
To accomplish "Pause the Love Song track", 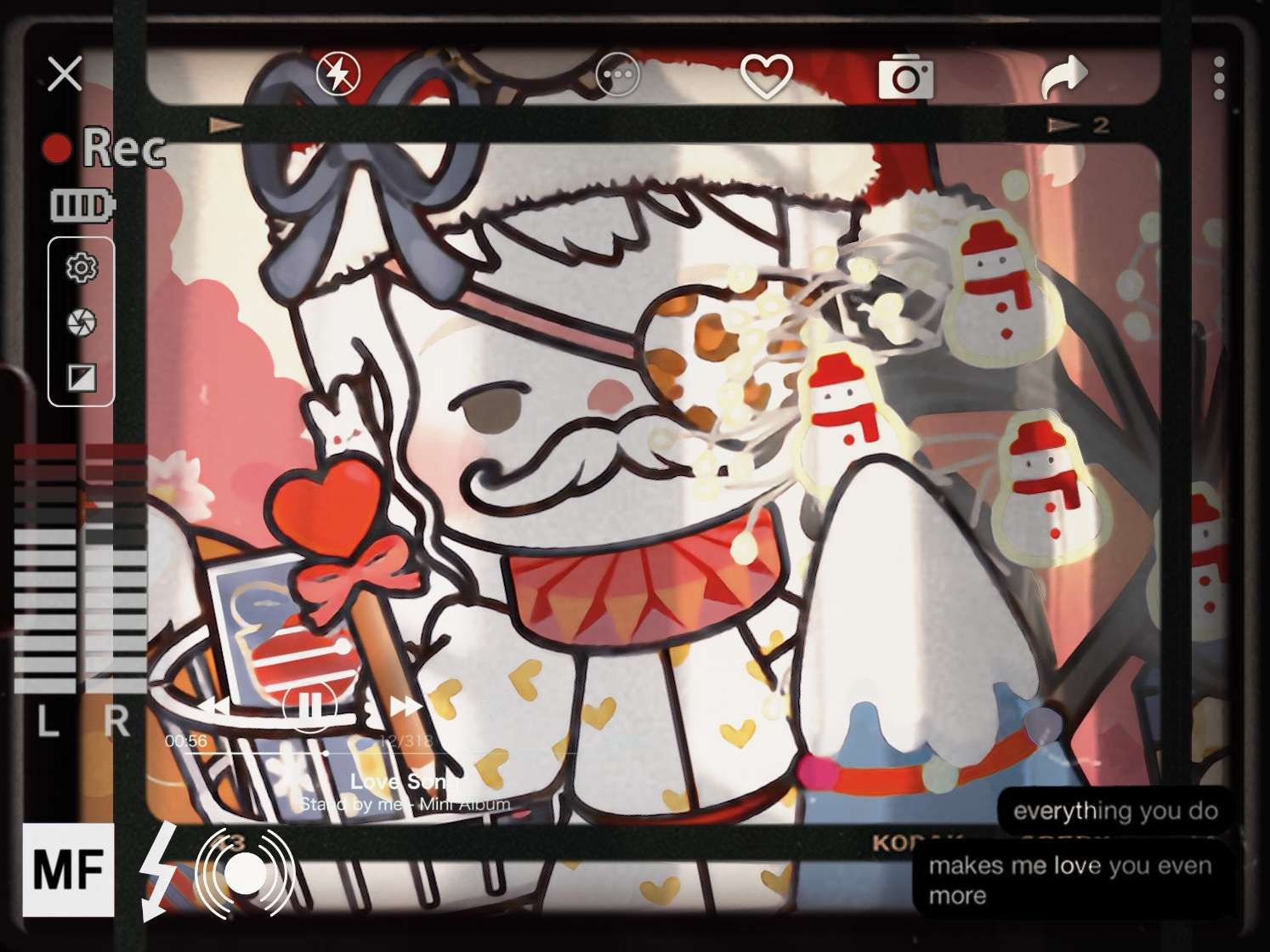I will (x=309, y=705).
